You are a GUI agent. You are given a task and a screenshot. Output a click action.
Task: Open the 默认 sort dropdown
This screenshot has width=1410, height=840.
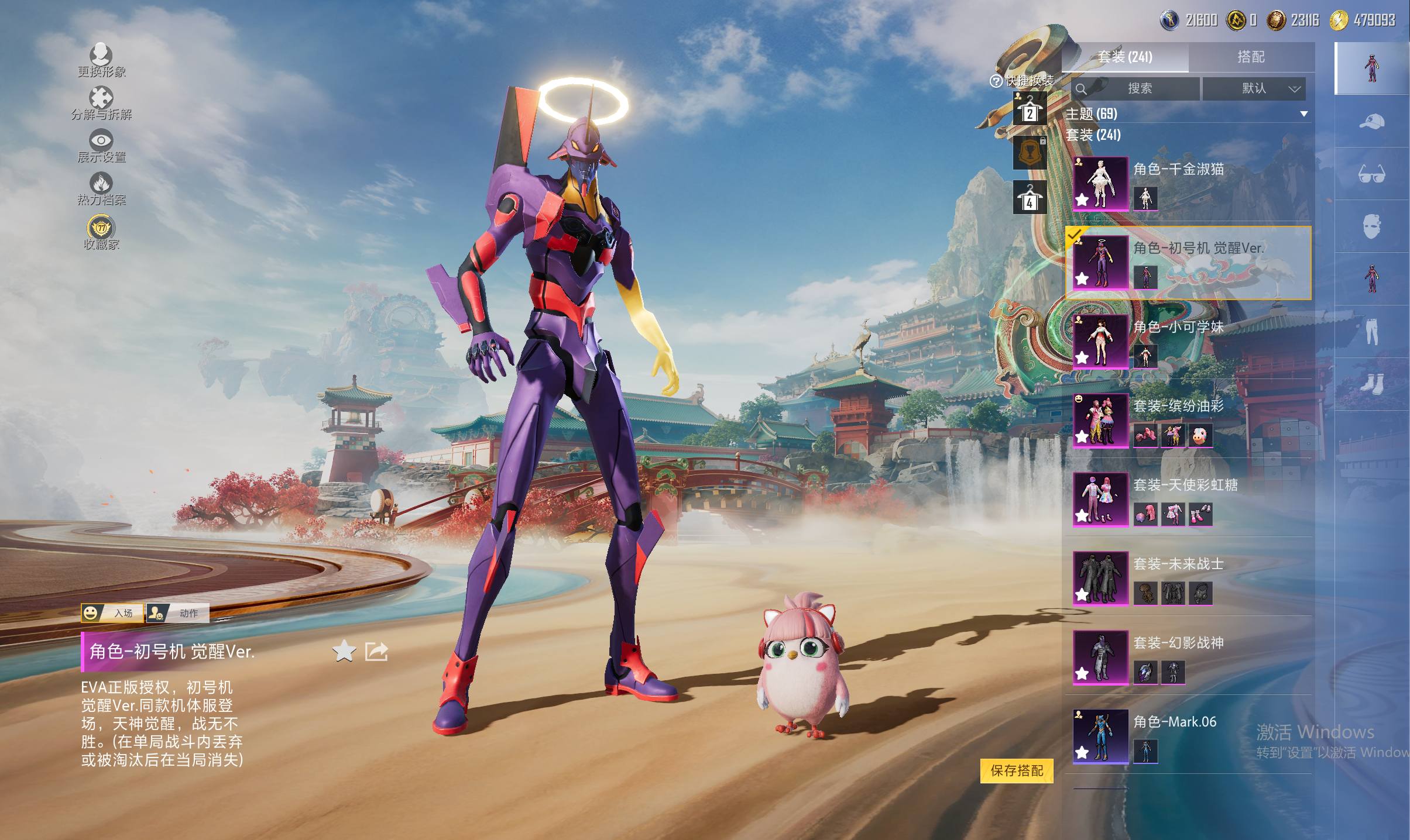(1254, 88)
